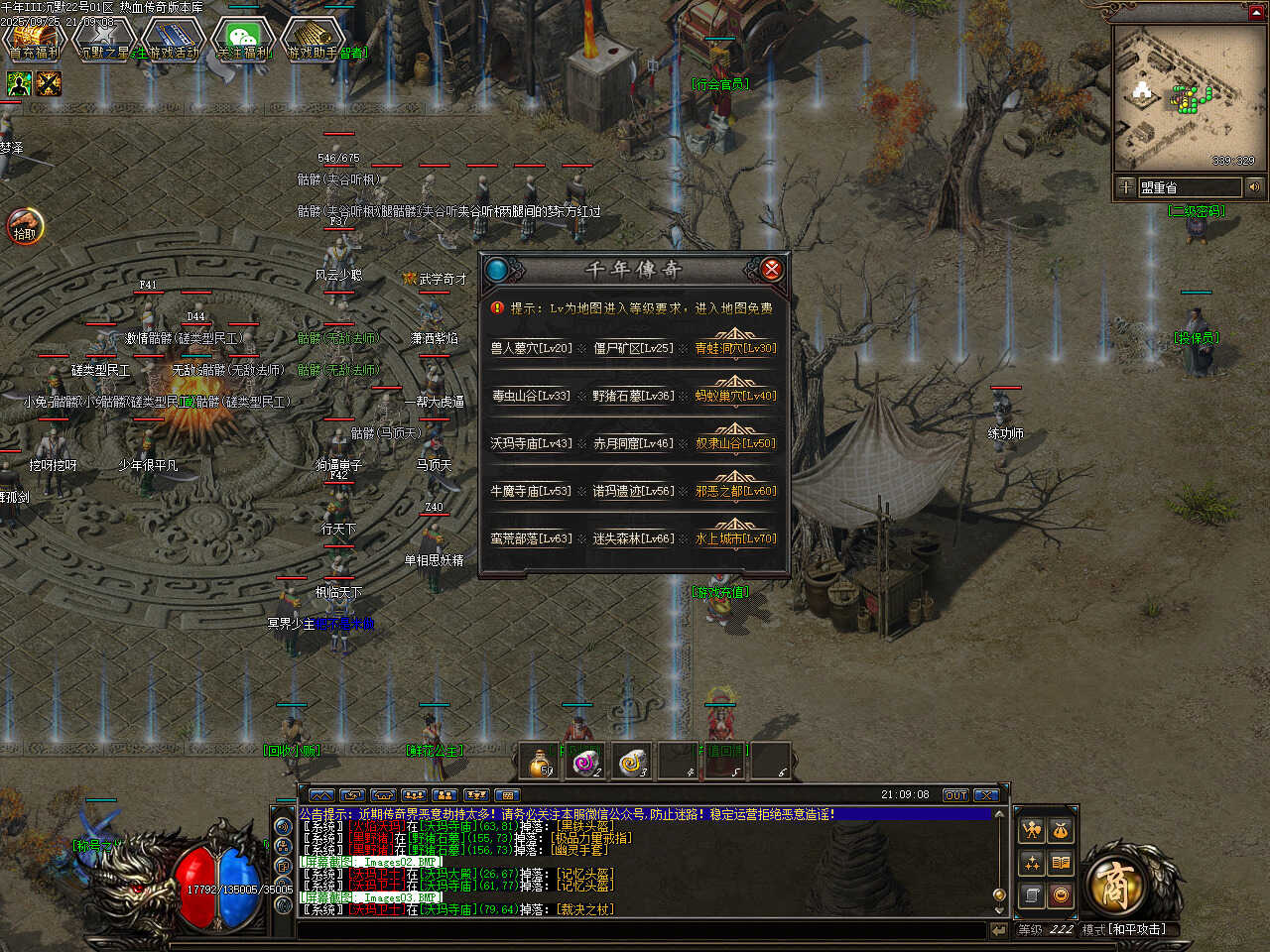
Task: Choose the 僵尸矿区 Lv25 destination
Action: click(633, 349)
